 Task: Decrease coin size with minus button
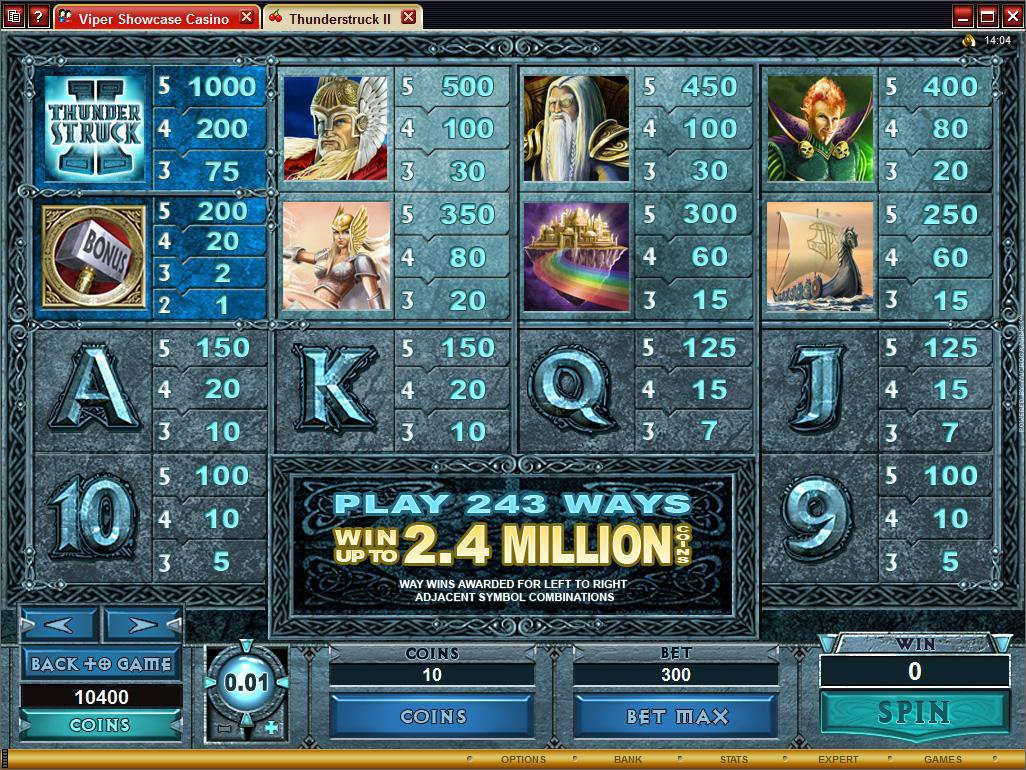[224, 729]
